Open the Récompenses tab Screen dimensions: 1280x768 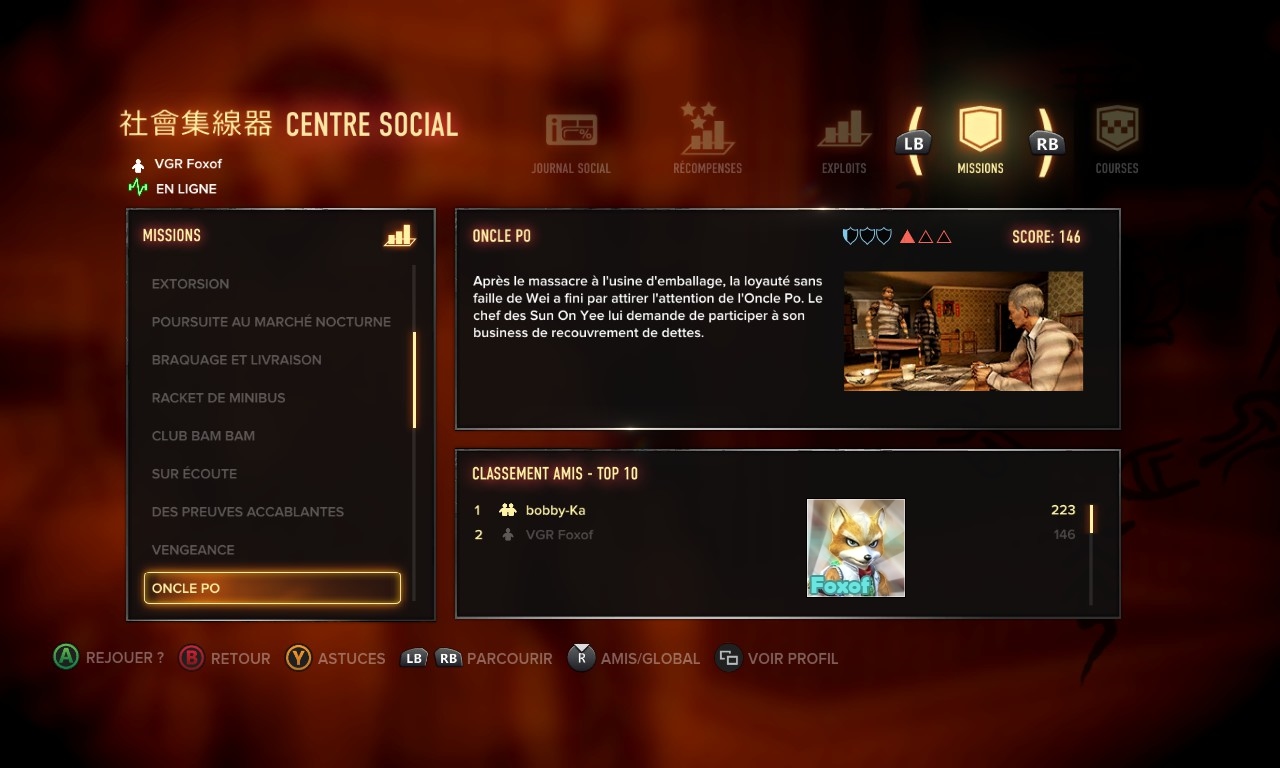pos(707,140)
